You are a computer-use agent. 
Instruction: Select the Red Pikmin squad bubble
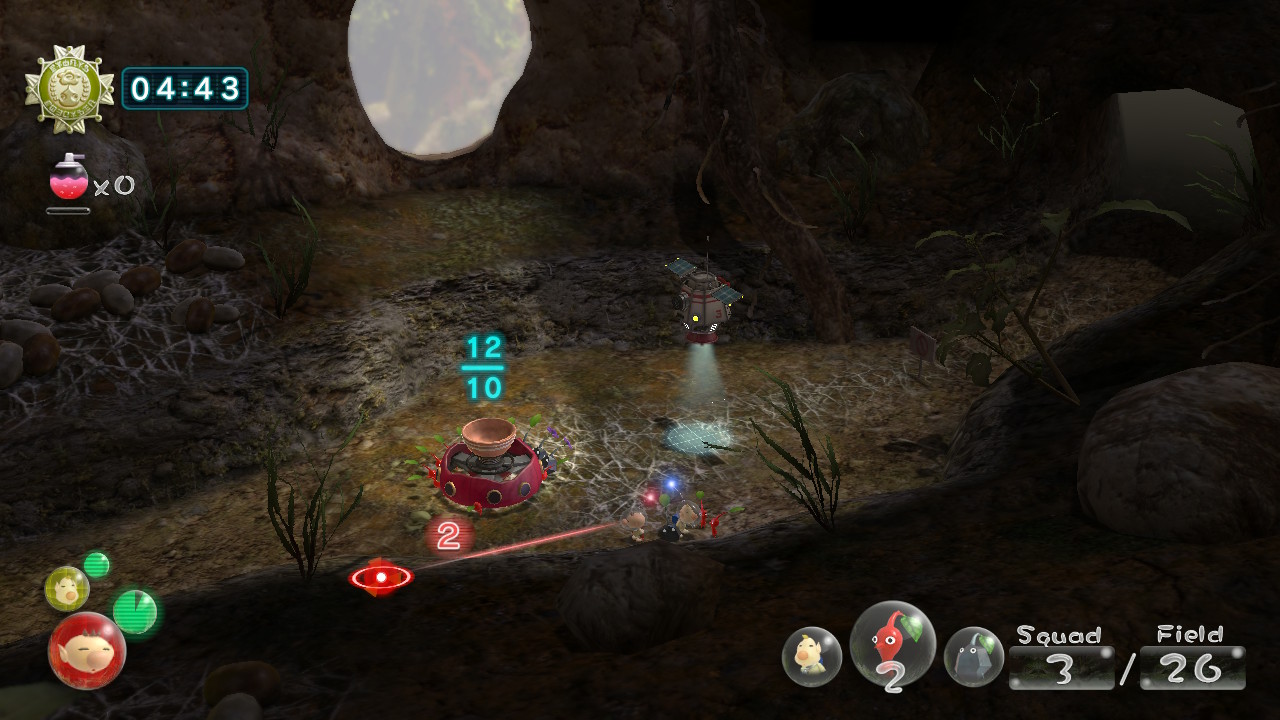click(892, 646)
